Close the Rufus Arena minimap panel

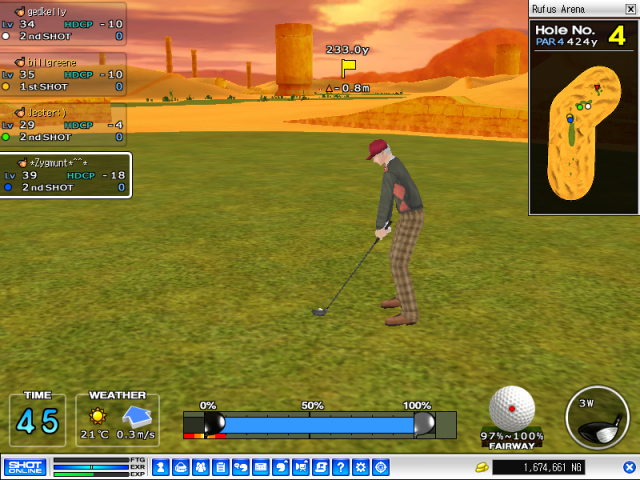coord(631,9)
